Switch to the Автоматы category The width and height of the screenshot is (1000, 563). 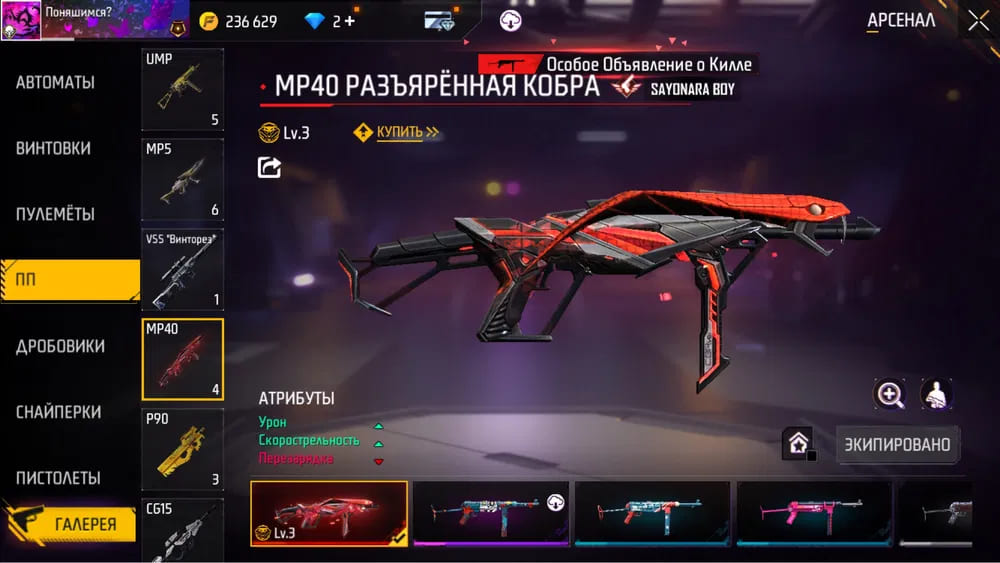pos(56,82)
